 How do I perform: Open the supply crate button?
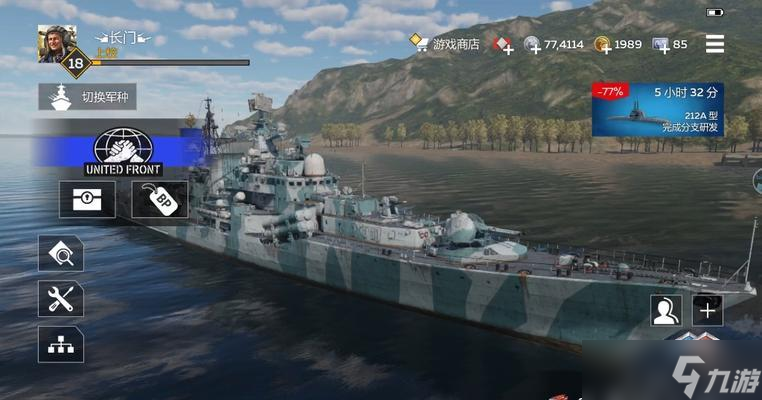pos(81,200)
